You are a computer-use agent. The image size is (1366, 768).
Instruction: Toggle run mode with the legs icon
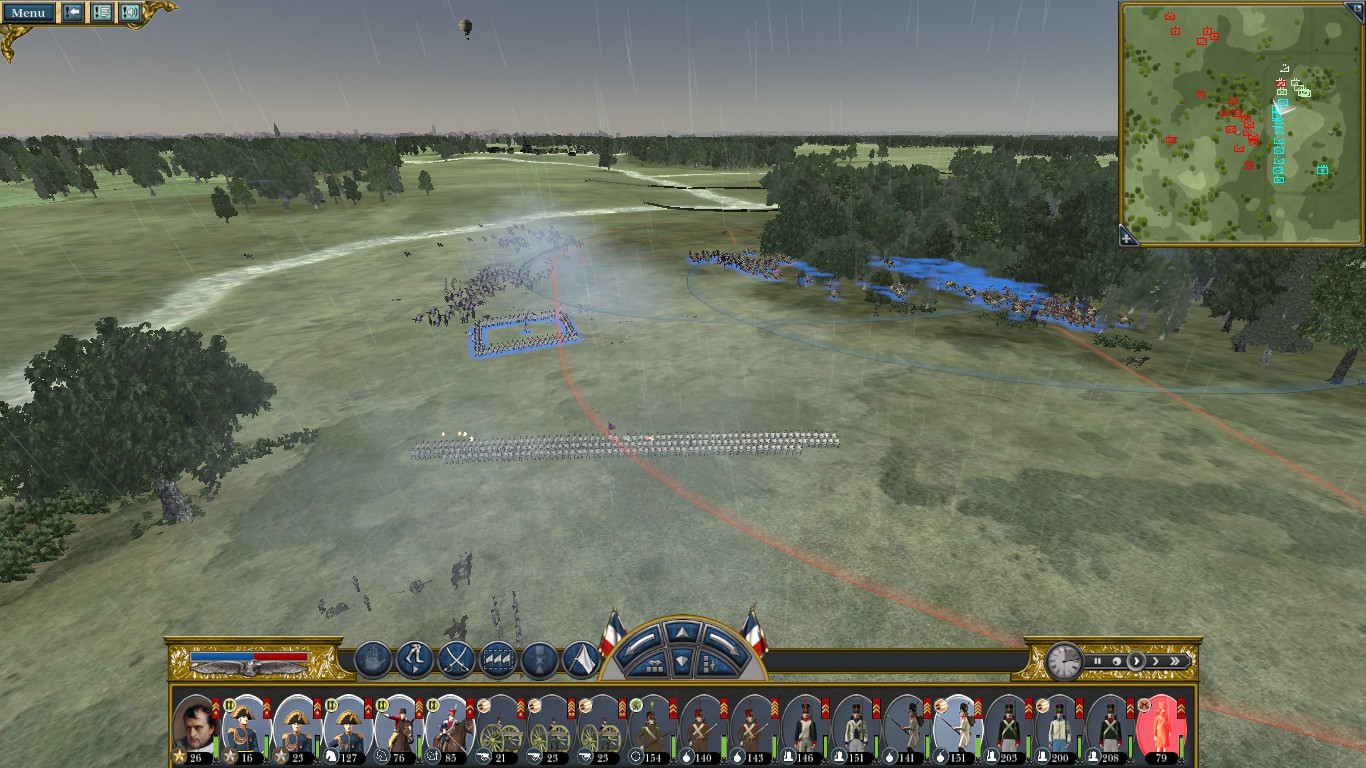click(414, 660)
